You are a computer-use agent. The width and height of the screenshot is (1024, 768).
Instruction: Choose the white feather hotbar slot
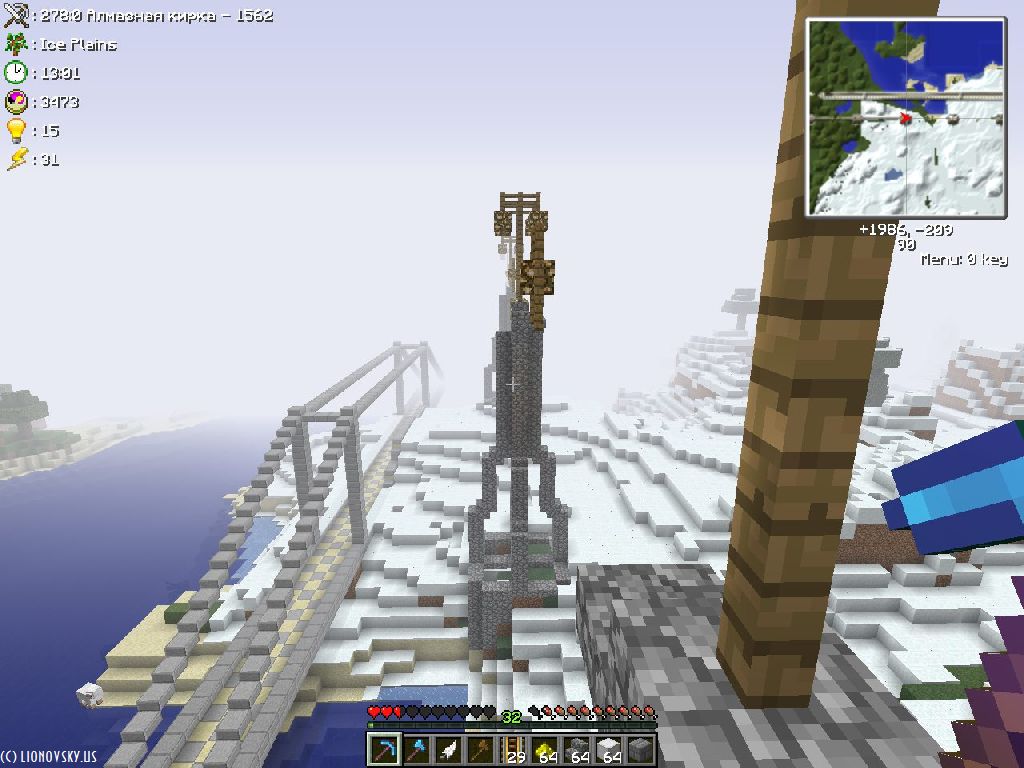tap(448, 749)
